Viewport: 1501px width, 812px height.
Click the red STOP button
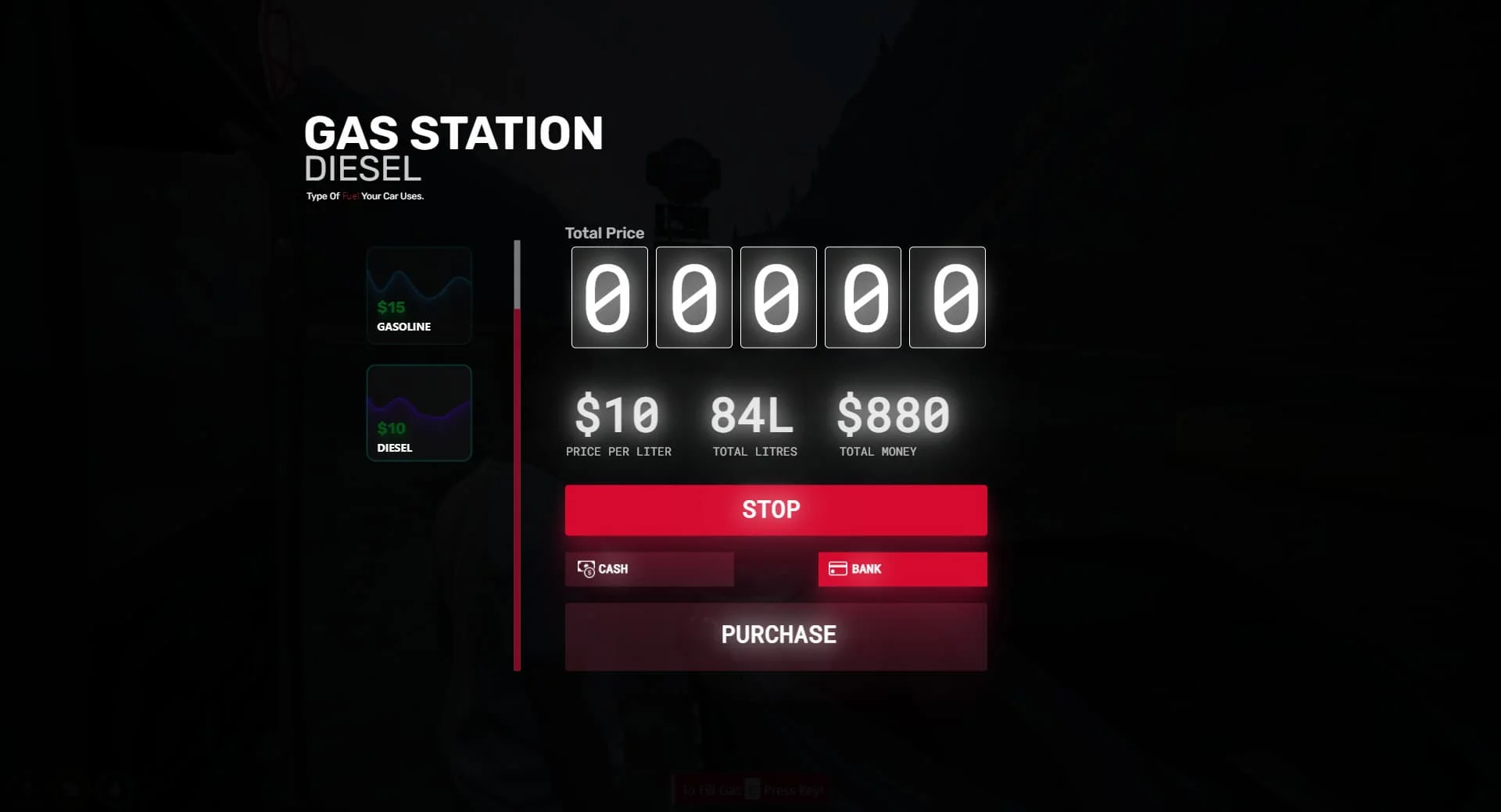pos(776,510)
